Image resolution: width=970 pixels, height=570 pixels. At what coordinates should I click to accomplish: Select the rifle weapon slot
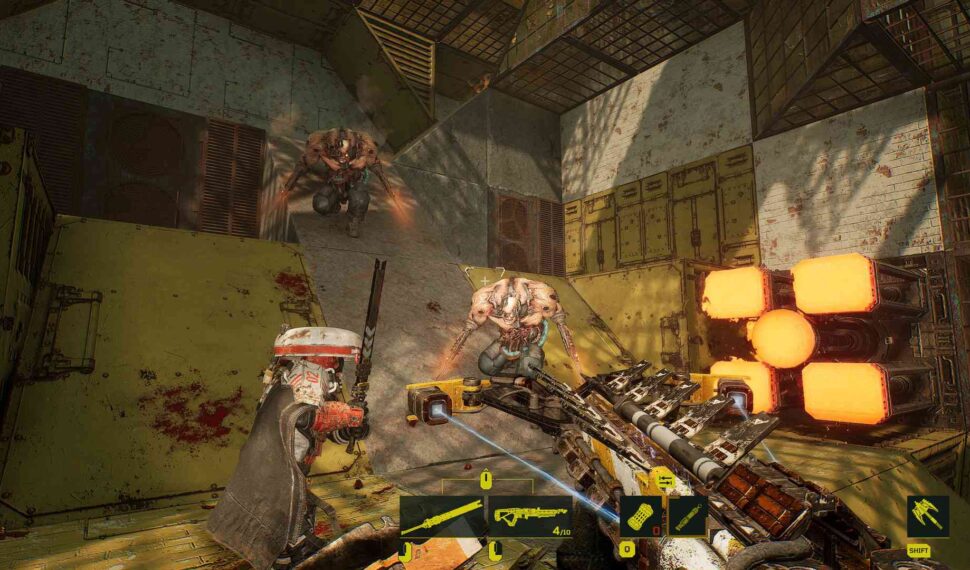pyautogui.click(x=530, y=516)
